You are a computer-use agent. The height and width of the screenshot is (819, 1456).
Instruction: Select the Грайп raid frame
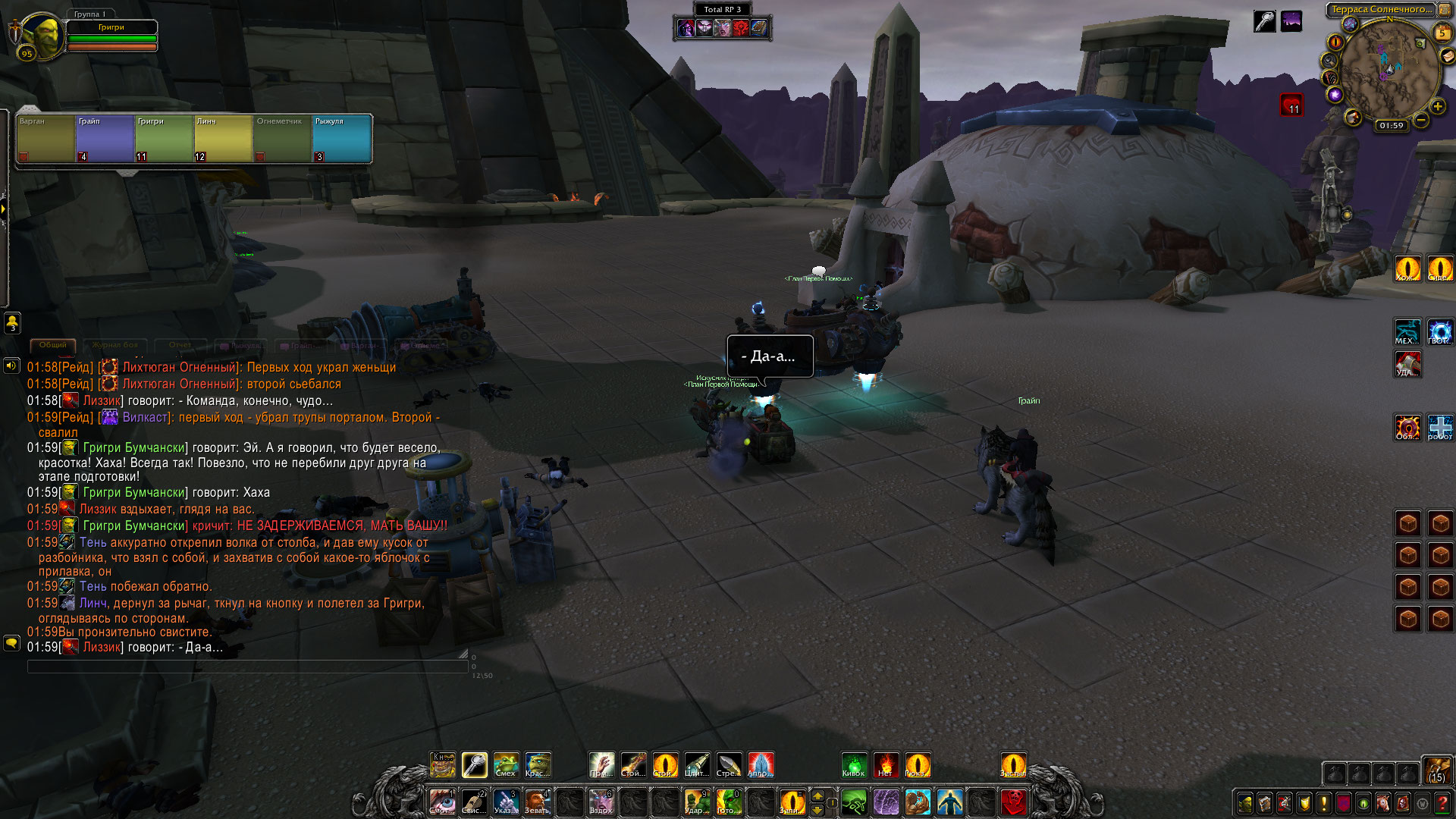pos(105,138)
